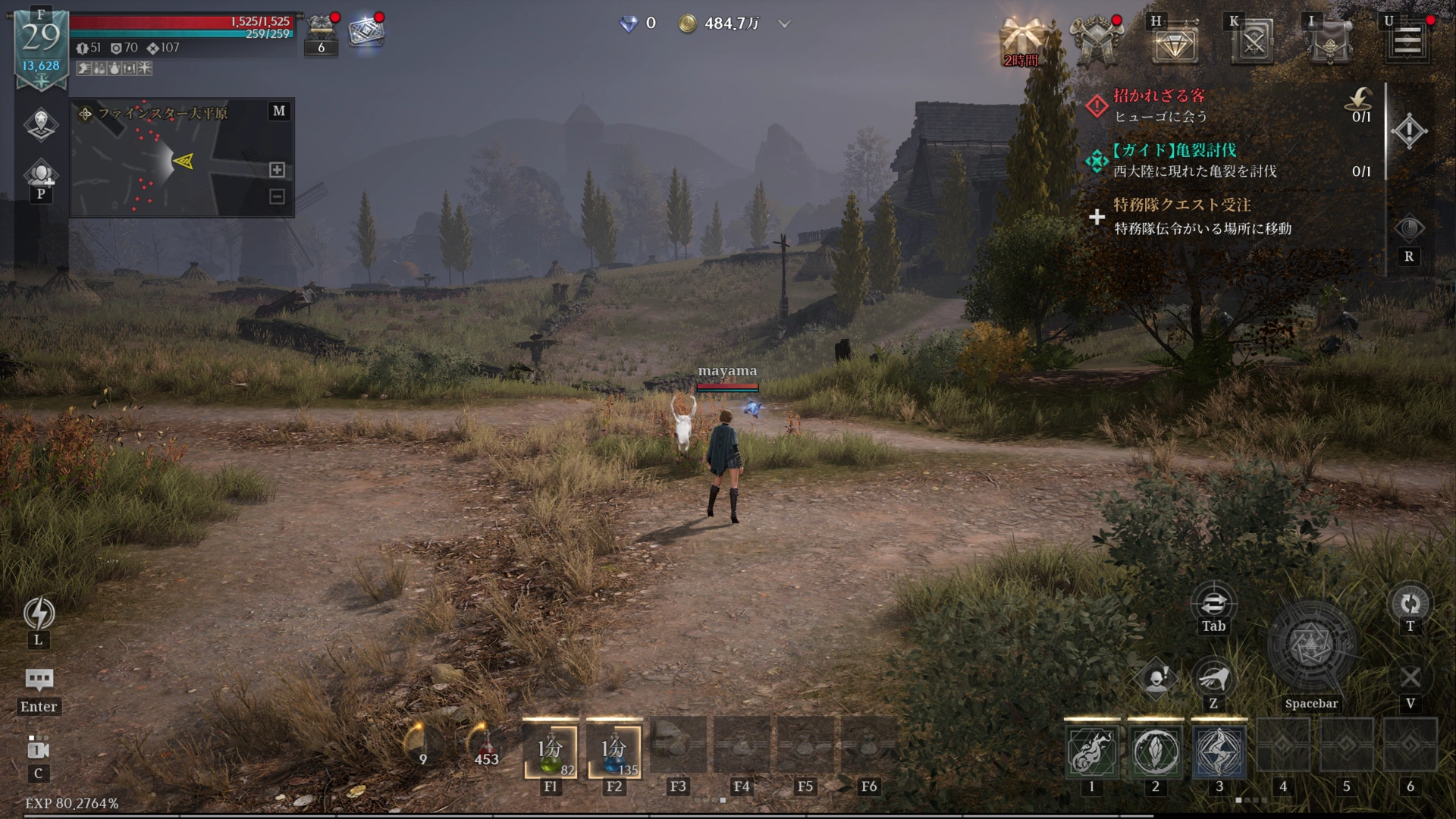1456x819 pixels.
Task: Toggle the lightning bolt auto mode icon
Action: click(x=39, y=613)
